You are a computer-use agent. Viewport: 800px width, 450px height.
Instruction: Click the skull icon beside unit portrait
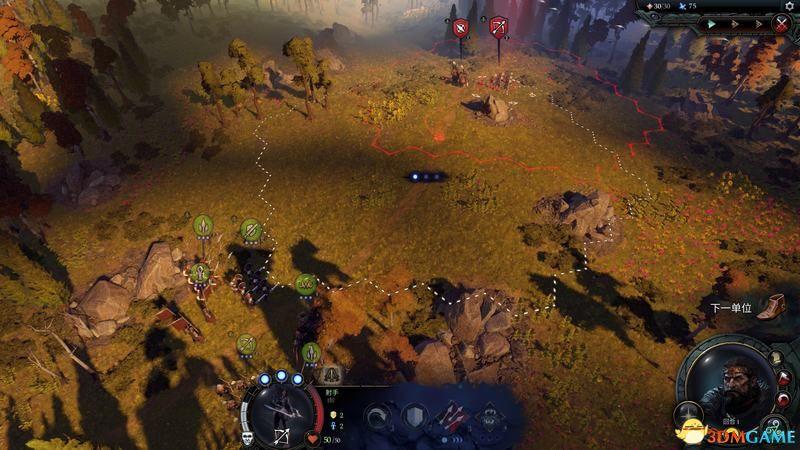pyautogui.click(x=245, y=437)
